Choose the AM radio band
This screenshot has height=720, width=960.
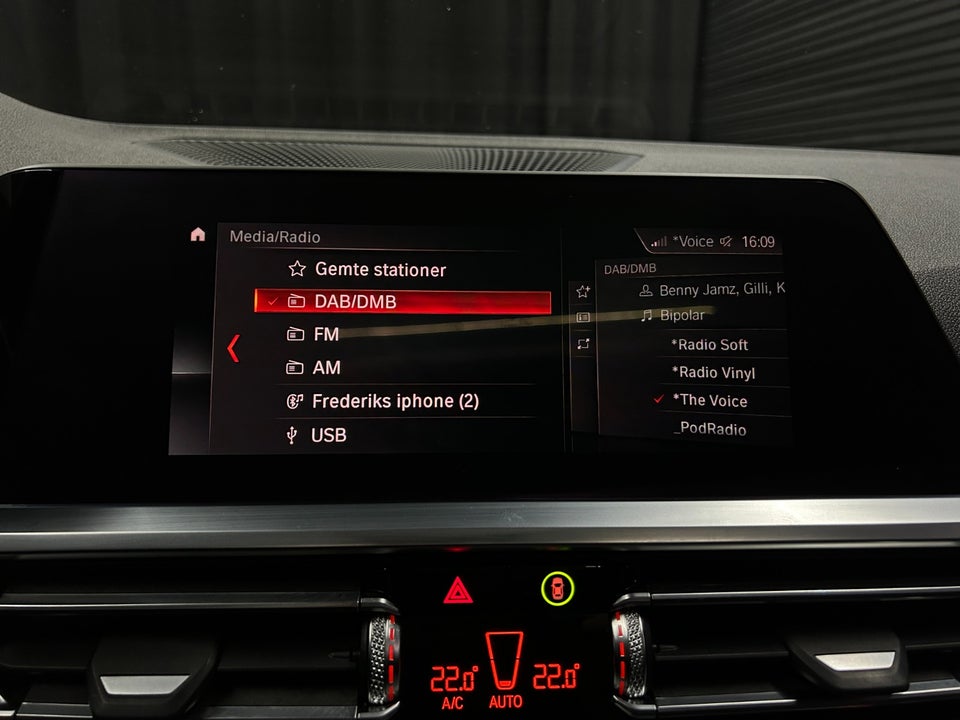pyautogui.click(x=326, y=368)
